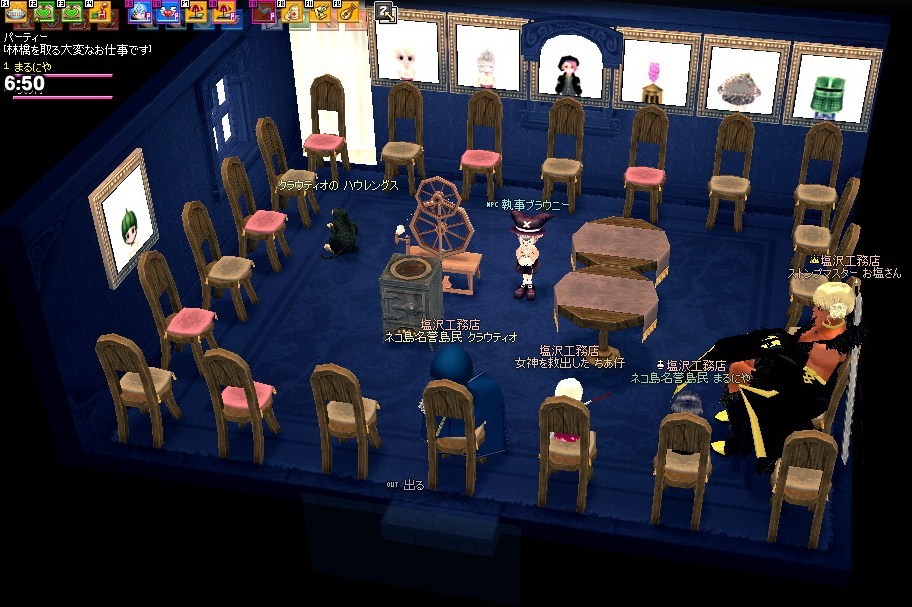Image resolution: width=912 pixels, height=607 pixels.
Task: Activate the F4 red potion slot
Action: point(100,13)
